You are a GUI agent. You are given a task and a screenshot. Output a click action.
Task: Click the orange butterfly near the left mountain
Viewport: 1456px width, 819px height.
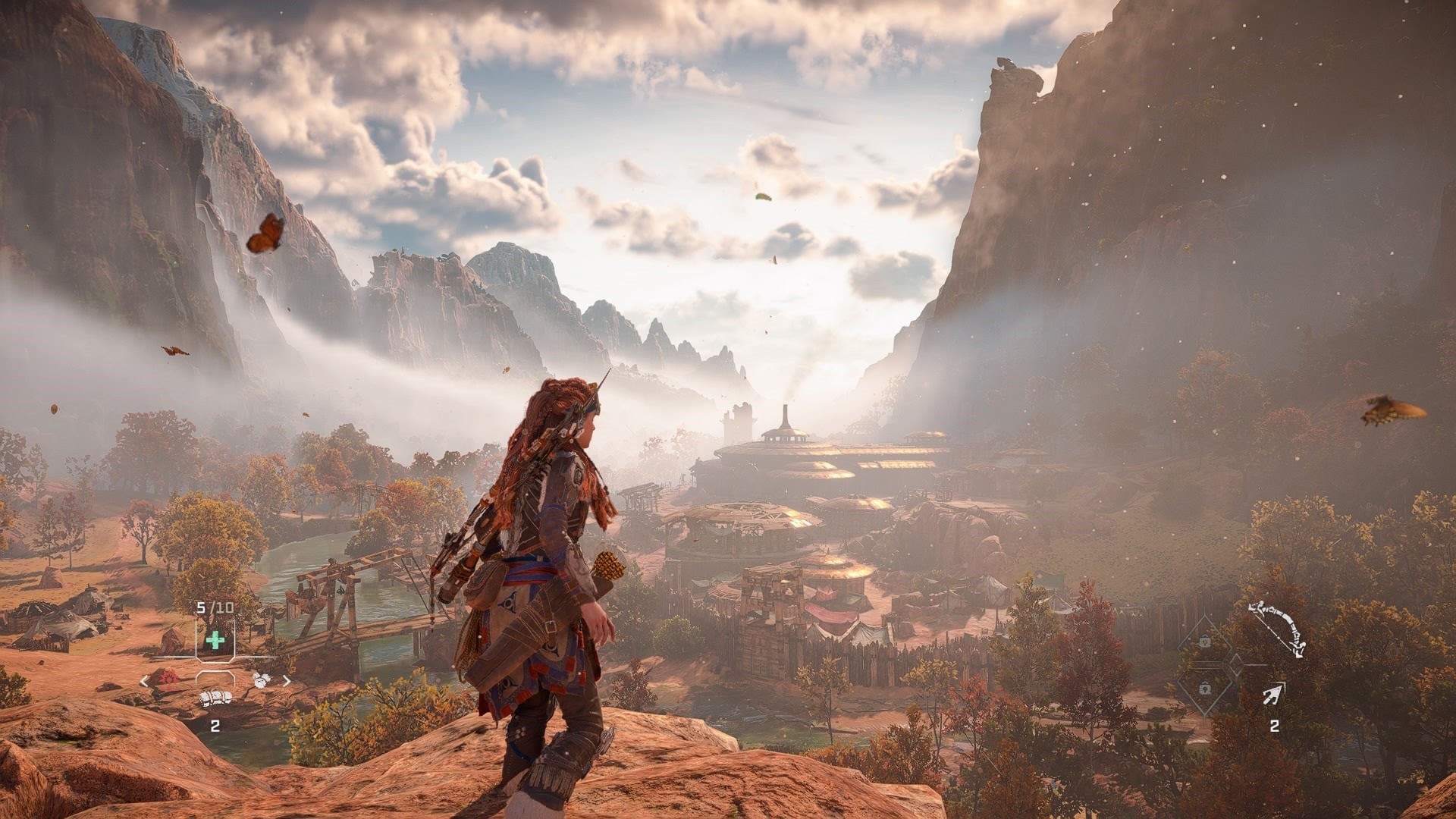click(x=265, y=231)
